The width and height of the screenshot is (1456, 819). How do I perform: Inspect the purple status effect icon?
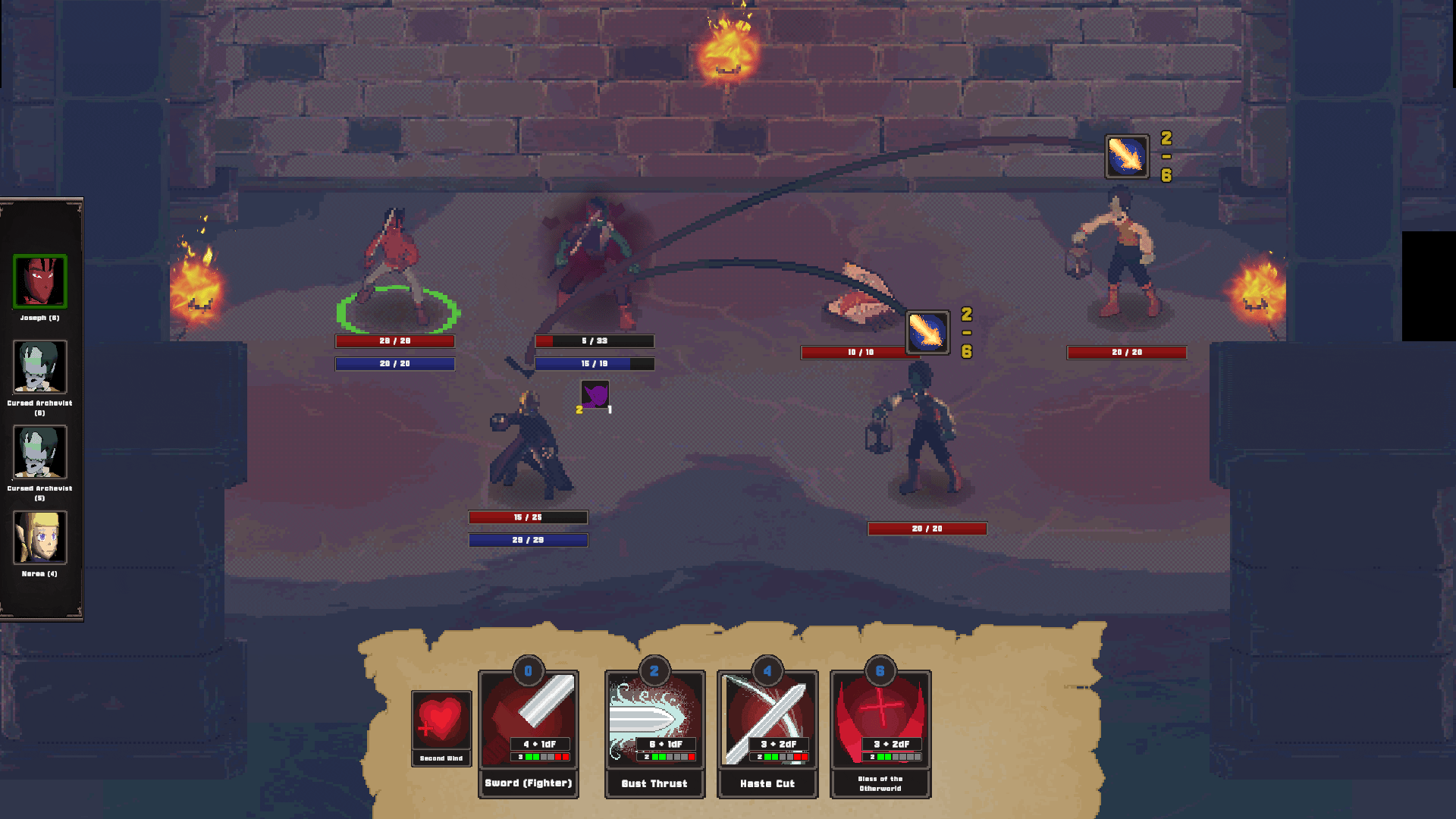click(595, 394)
